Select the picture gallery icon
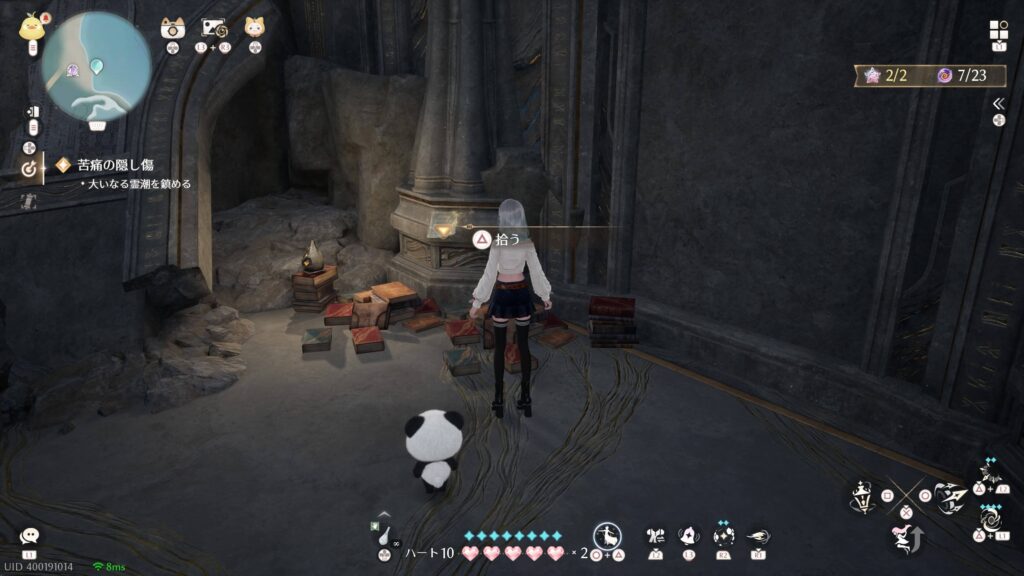 [215, 28]
